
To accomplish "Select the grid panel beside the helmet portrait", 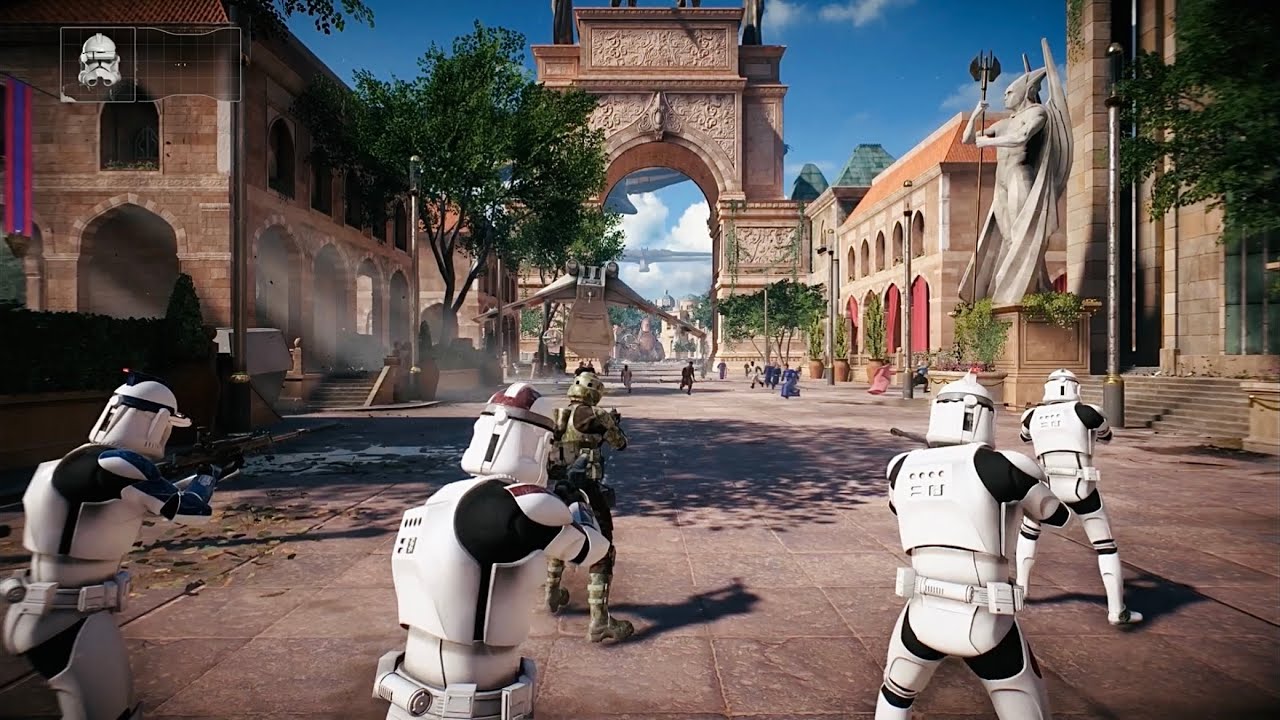I will [188, 64].
